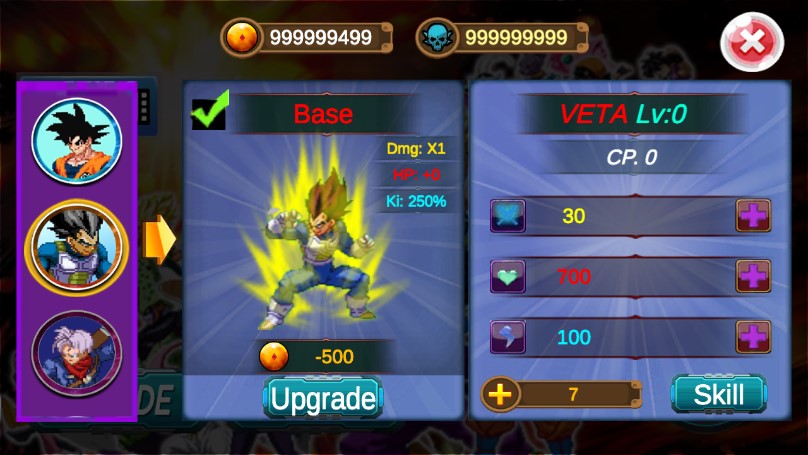Increase the attack stat of 30
The image size is (808, 455).
click(753, 215)
